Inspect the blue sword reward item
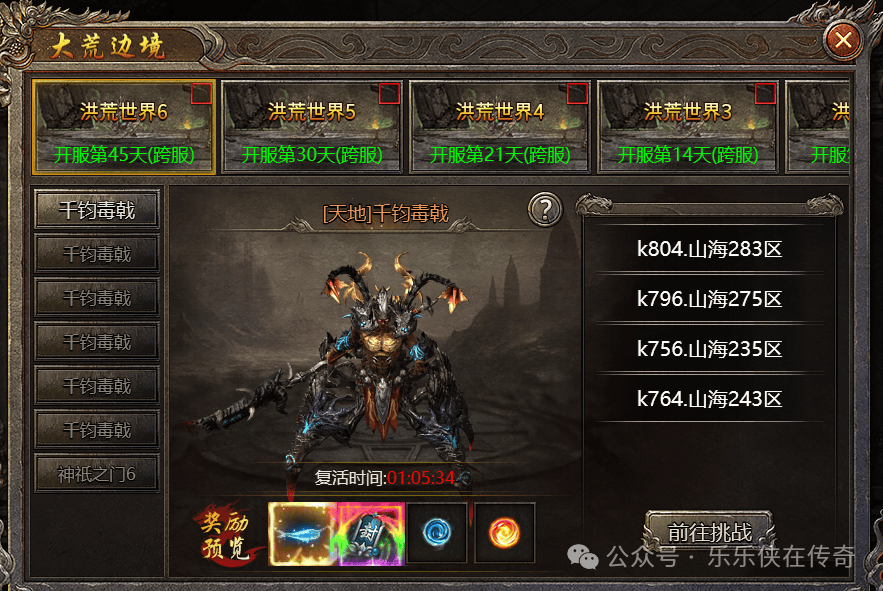This screenshot has width=883, height=591. pyautogui.click(x=301, y=533)
